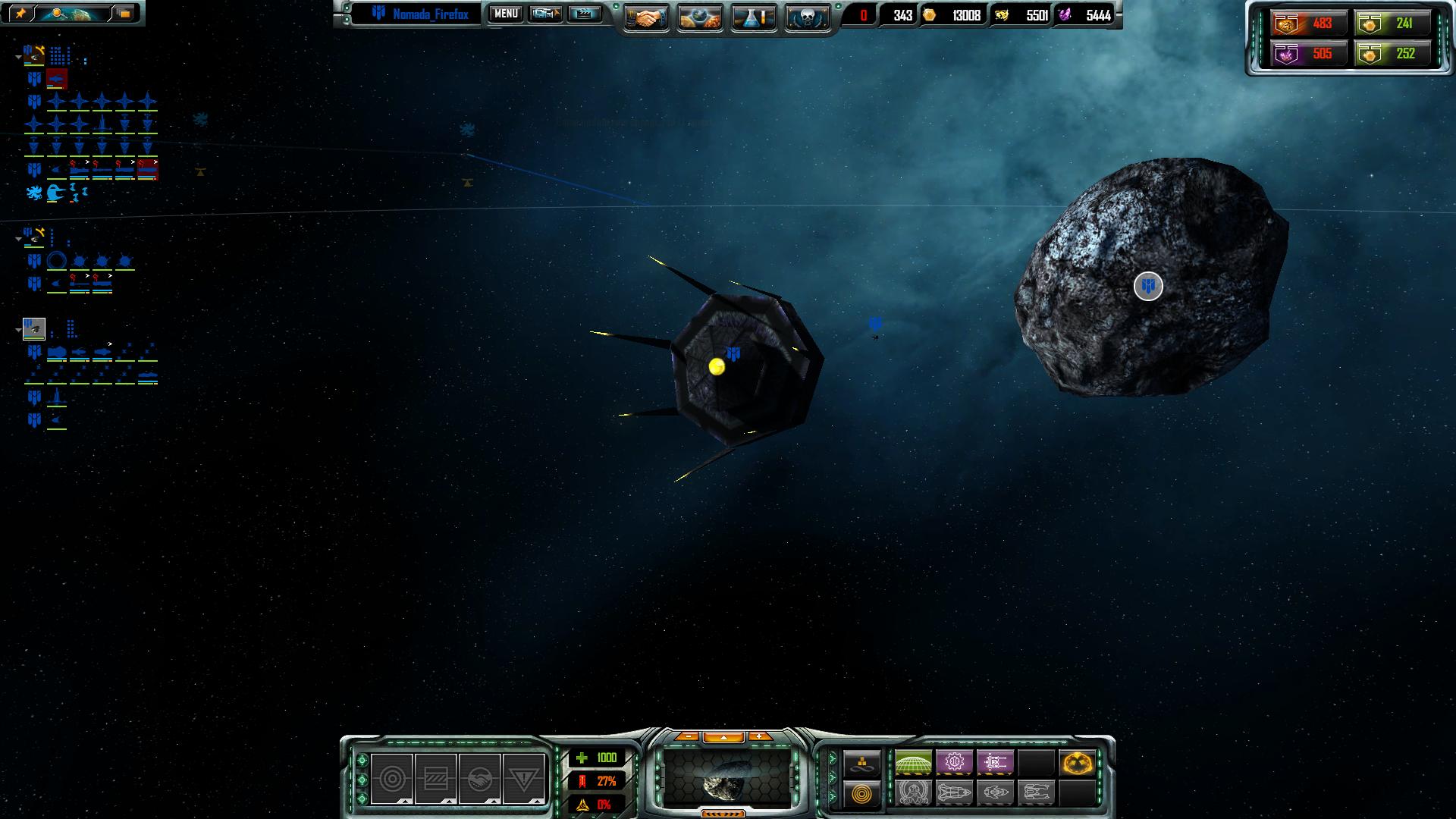Select the green grid dome build icon
The height and width of the screenshot is (819, 1456).
tap(913, 762)
